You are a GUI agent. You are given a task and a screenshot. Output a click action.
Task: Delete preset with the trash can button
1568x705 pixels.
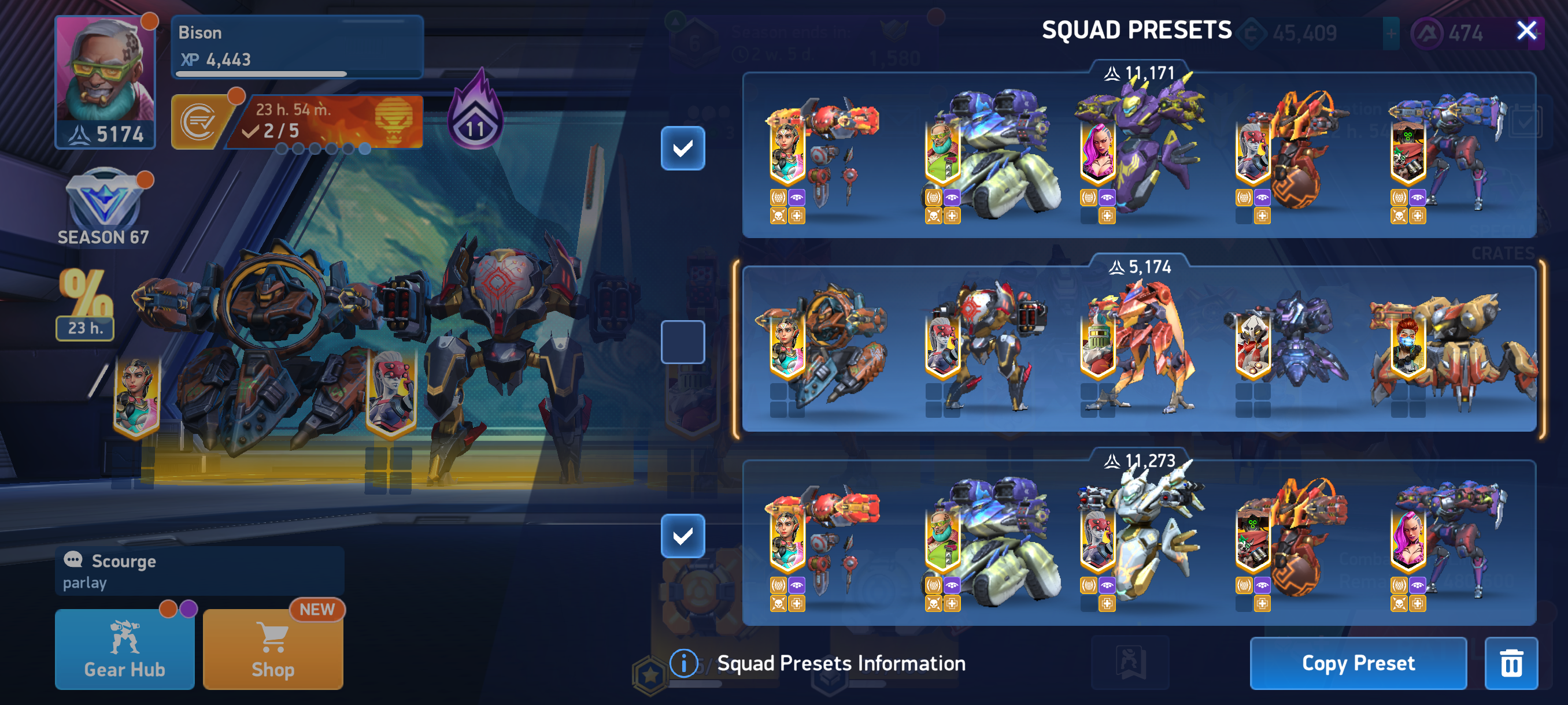(x=1511, y=662)
